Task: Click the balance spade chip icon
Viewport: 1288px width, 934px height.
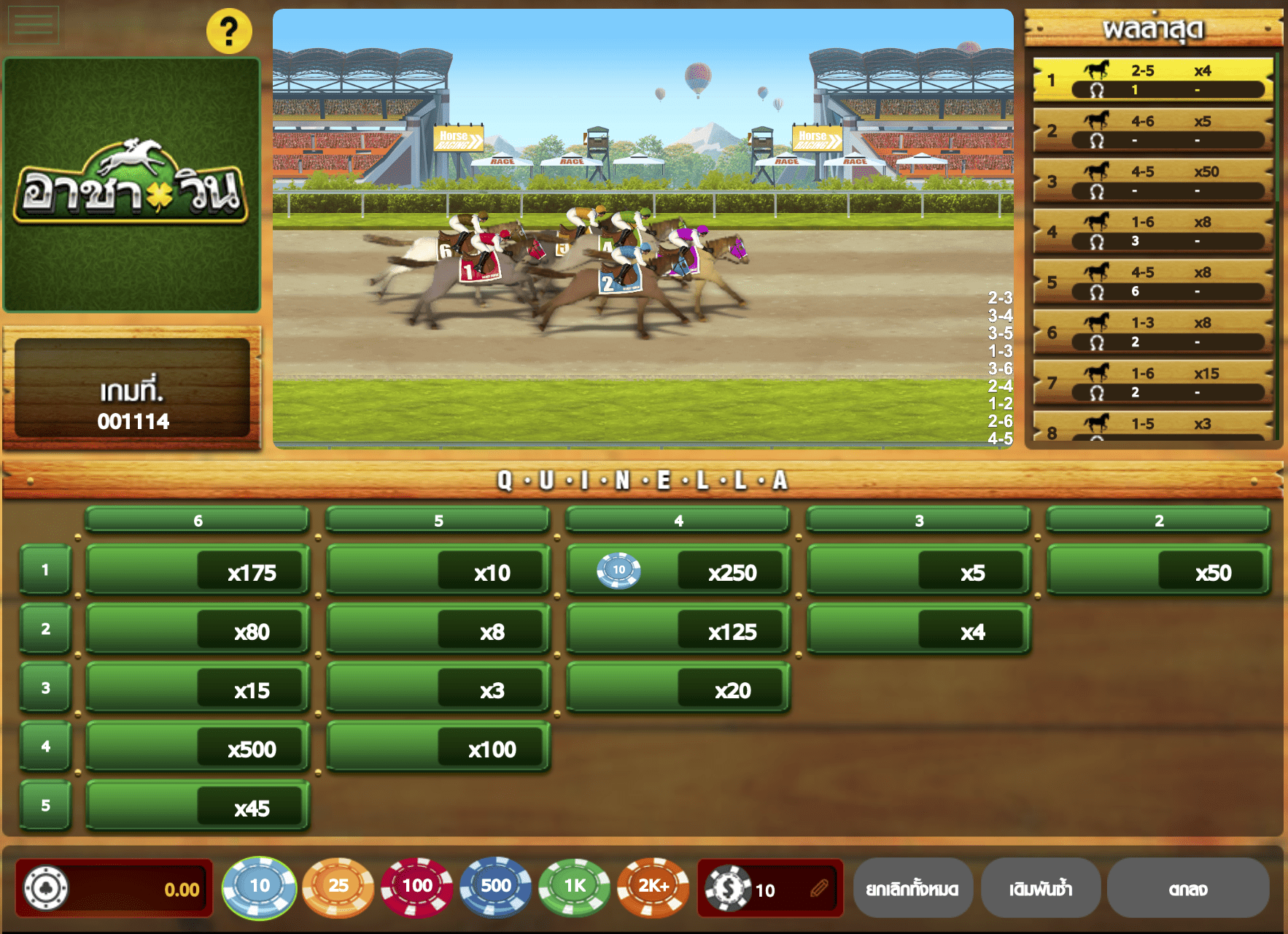Action: [45, 888]
